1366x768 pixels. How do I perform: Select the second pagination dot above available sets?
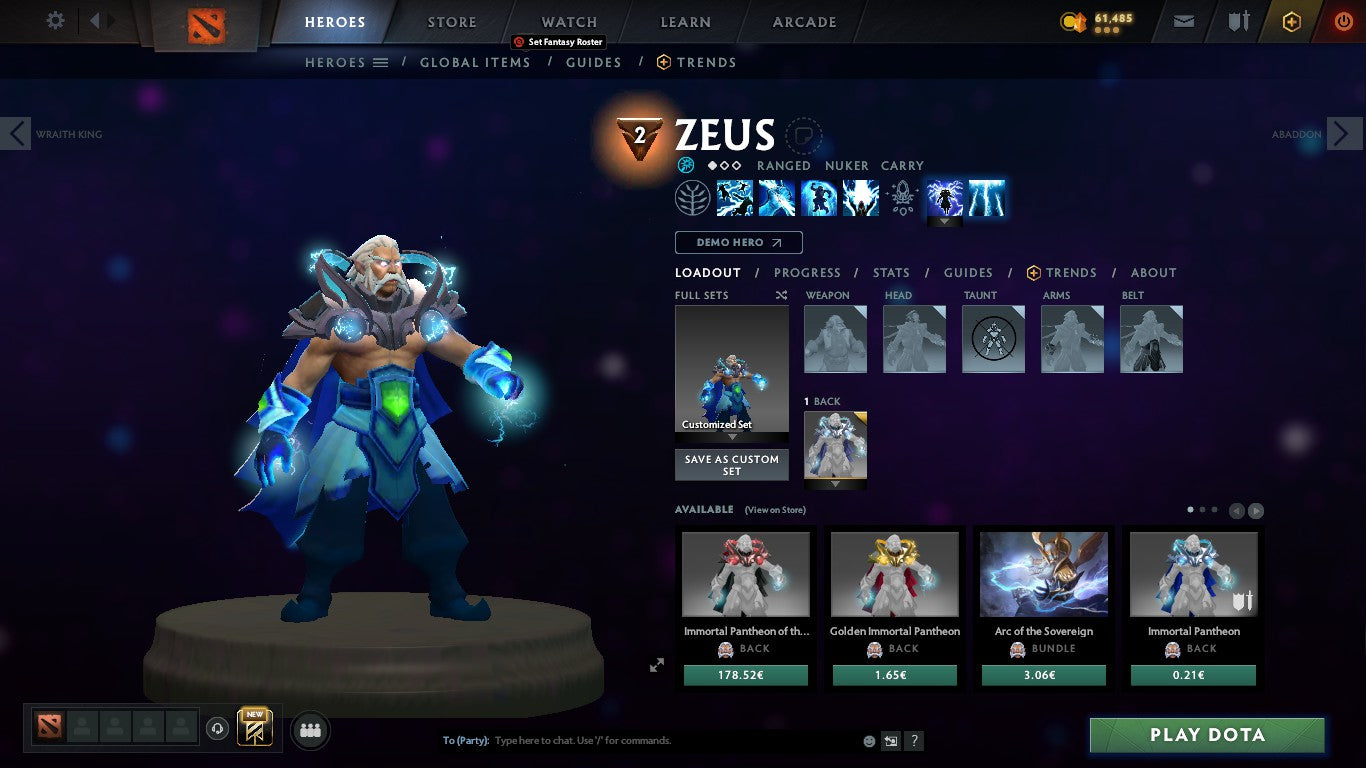[x=1204, y=508]
